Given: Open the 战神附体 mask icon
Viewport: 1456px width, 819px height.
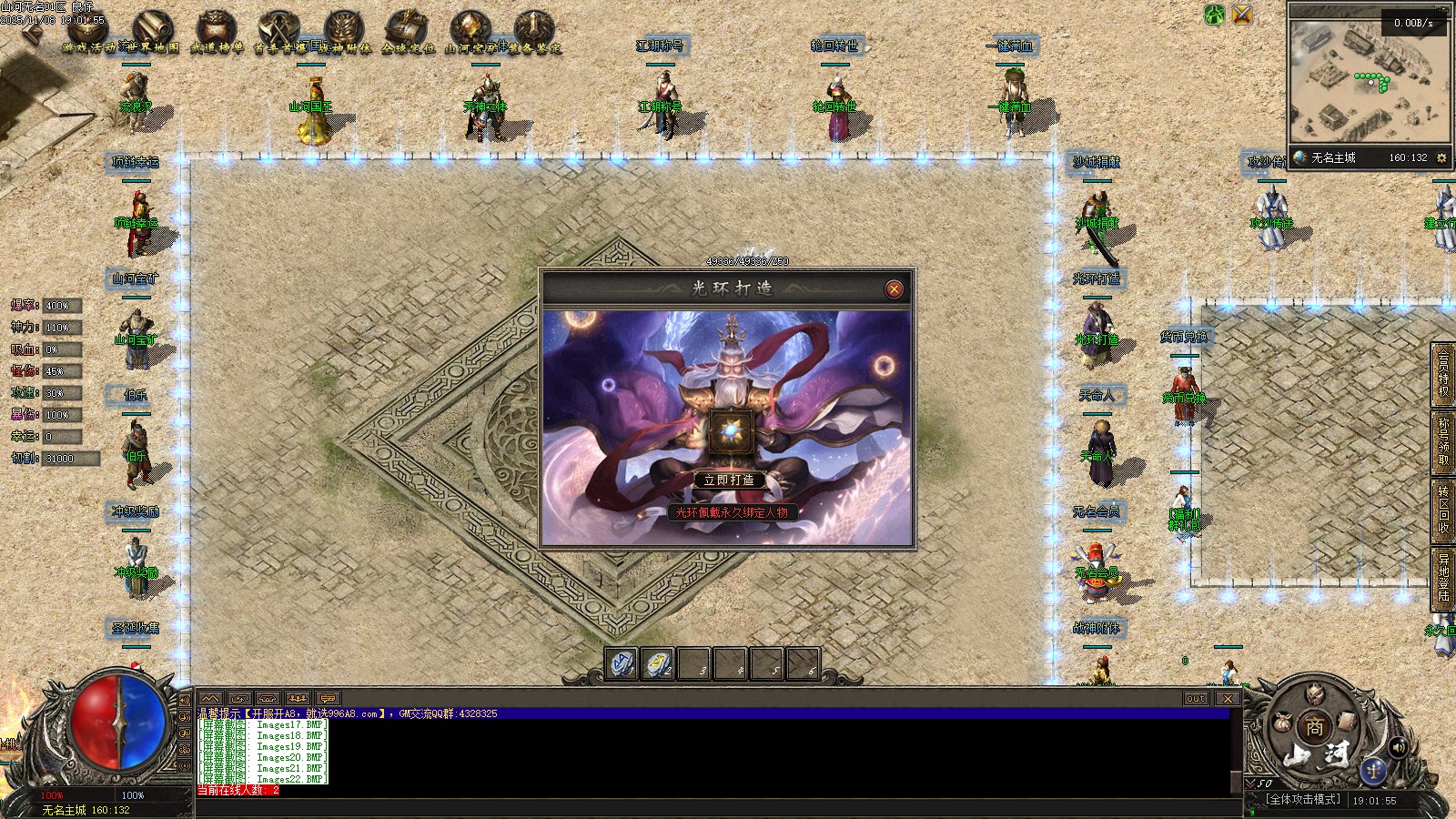Looking at the screenshot, I should pos(344,33).
